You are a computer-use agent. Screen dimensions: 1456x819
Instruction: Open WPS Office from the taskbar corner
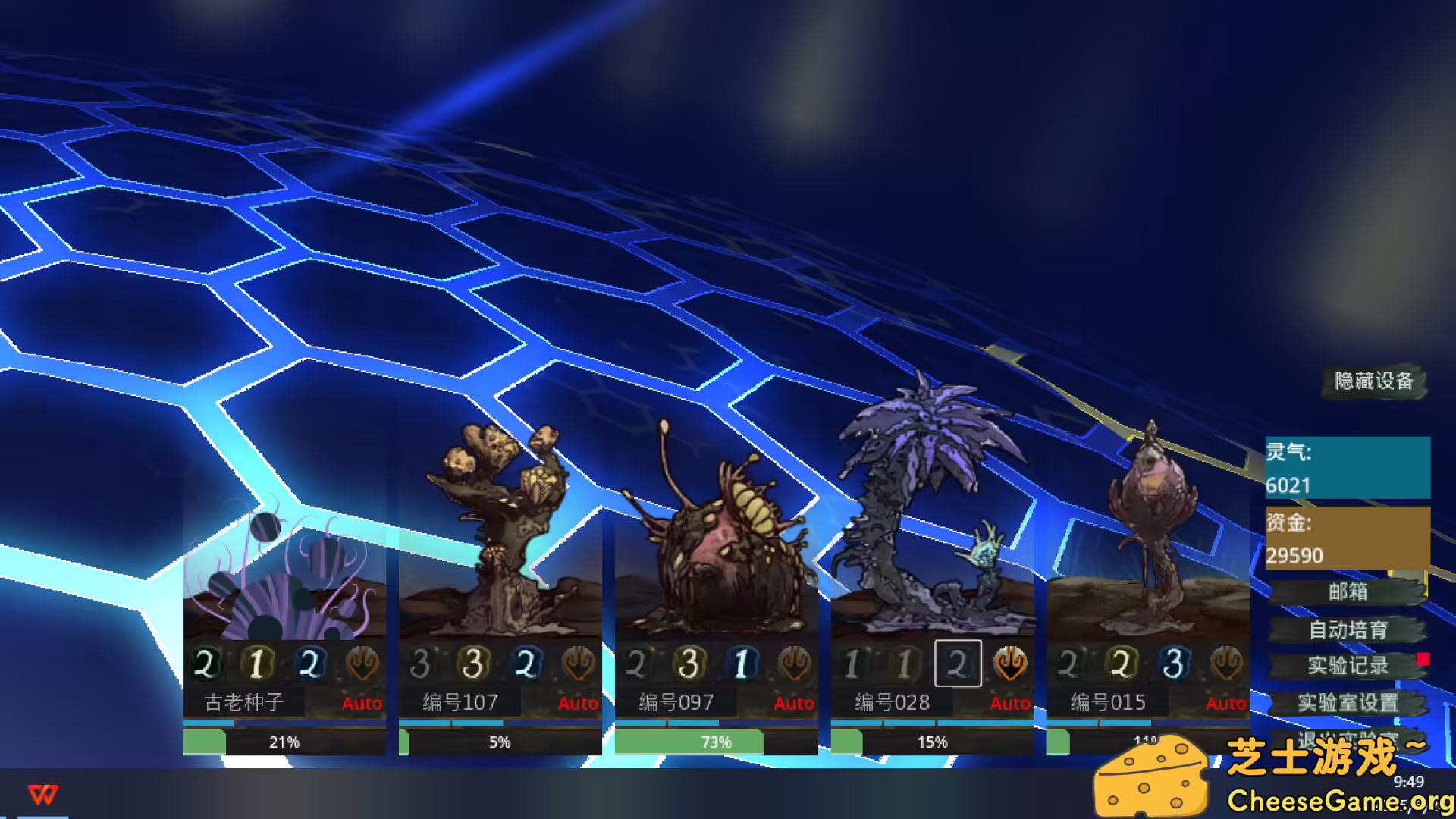(x=43, y=796)
